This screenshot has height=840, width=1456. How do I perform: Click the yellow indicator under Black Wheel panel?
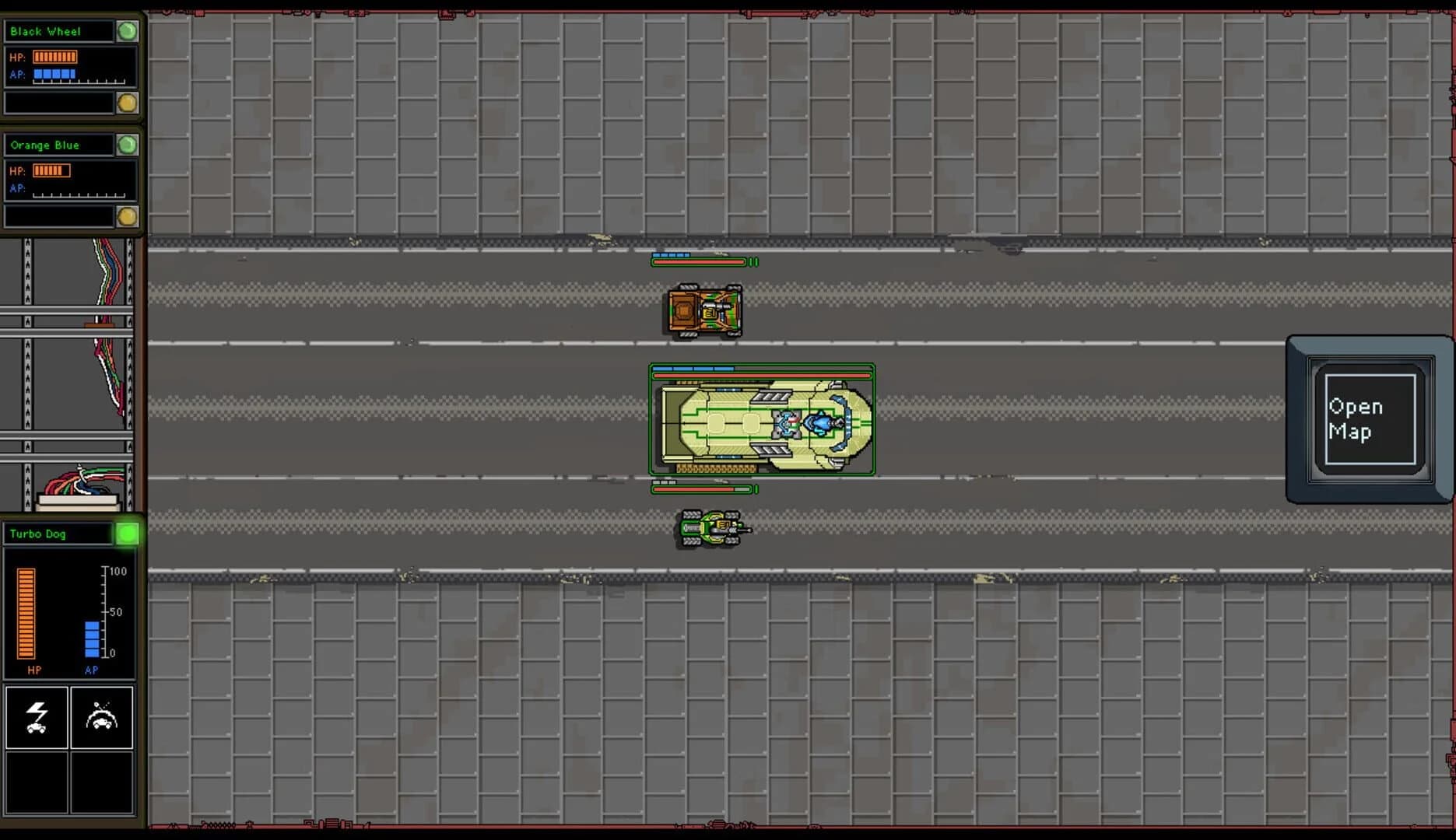(128, 101)
